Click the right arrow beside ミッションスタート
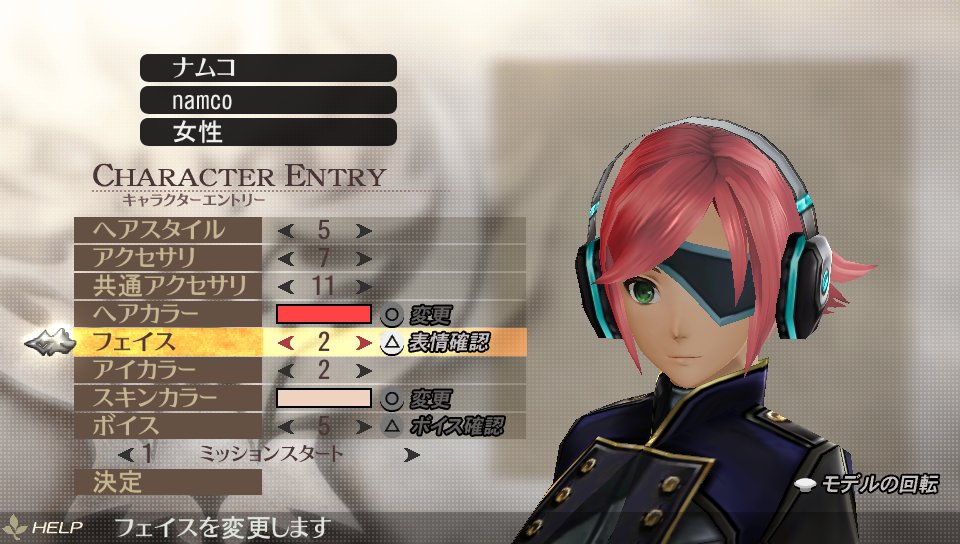This screenshot has height=544, width=960. (411, 455)
